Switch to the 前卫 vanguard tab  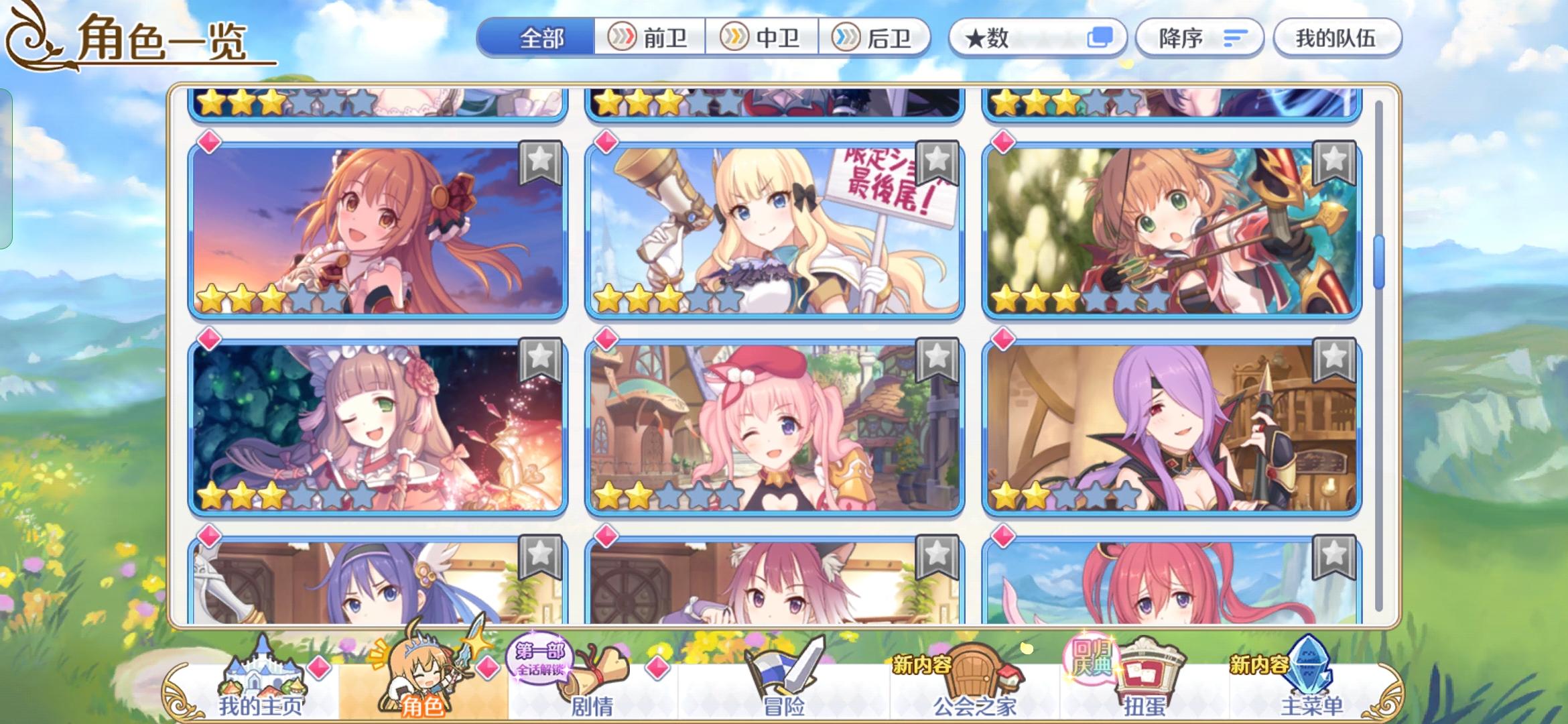[x=651, y=38]
